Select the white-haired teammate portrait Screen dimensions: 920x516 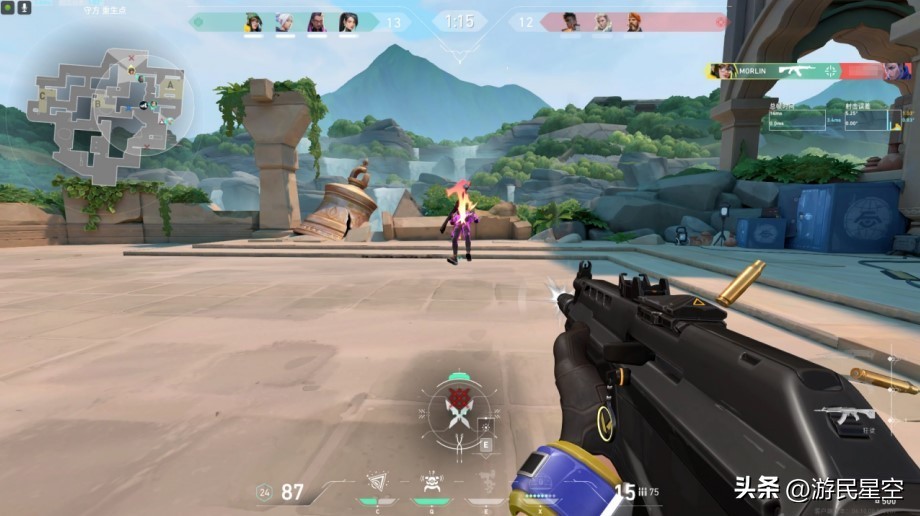pos(285,22)
